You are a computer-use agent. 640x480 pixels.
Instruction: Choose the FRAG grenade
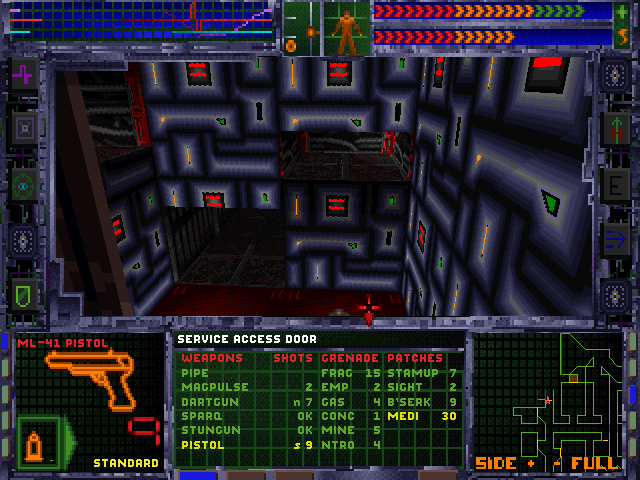click(x=334, y=372)
